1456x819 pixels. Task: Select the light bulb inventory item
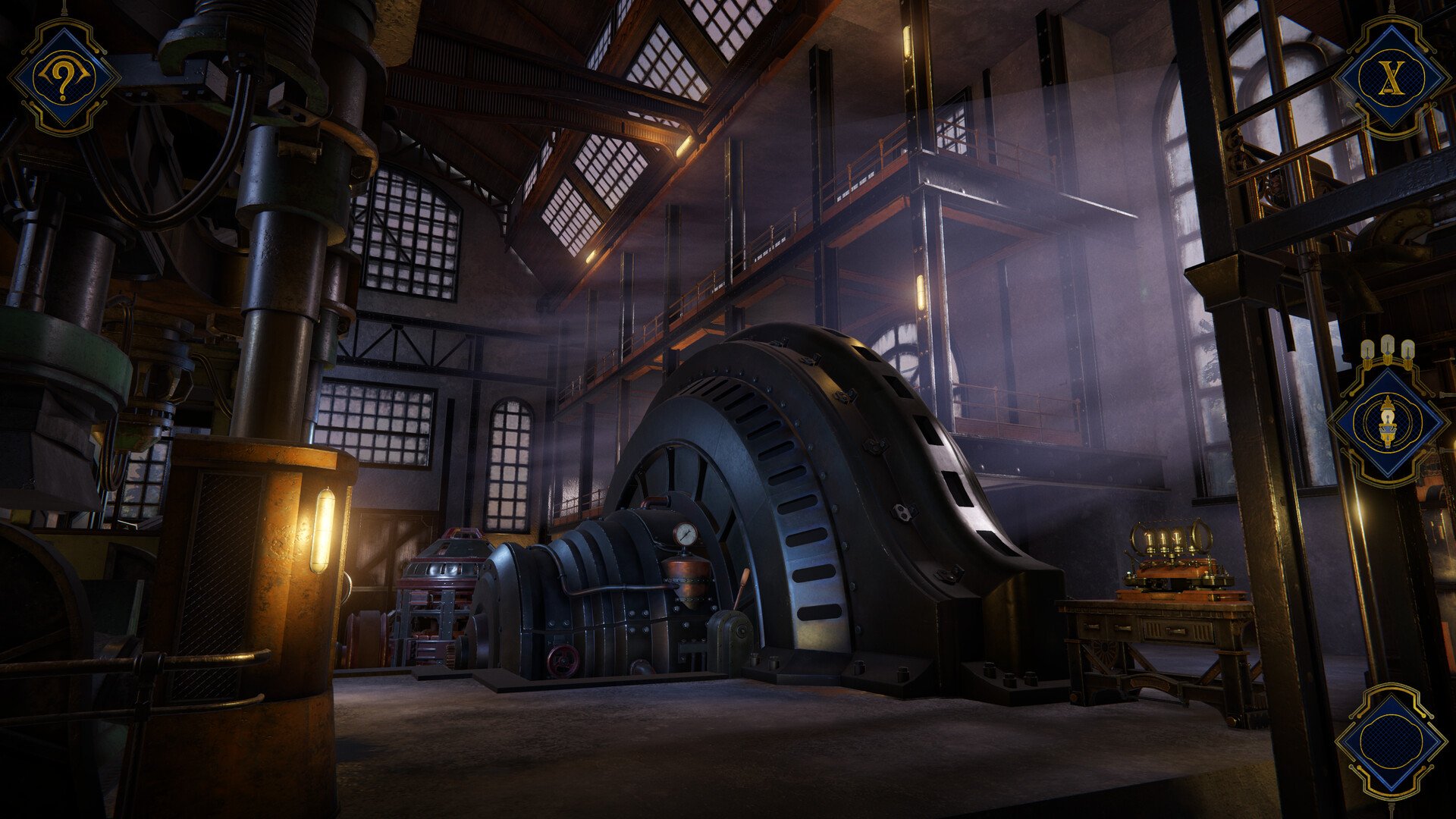pyautogui.click(x=1388, y=423)
